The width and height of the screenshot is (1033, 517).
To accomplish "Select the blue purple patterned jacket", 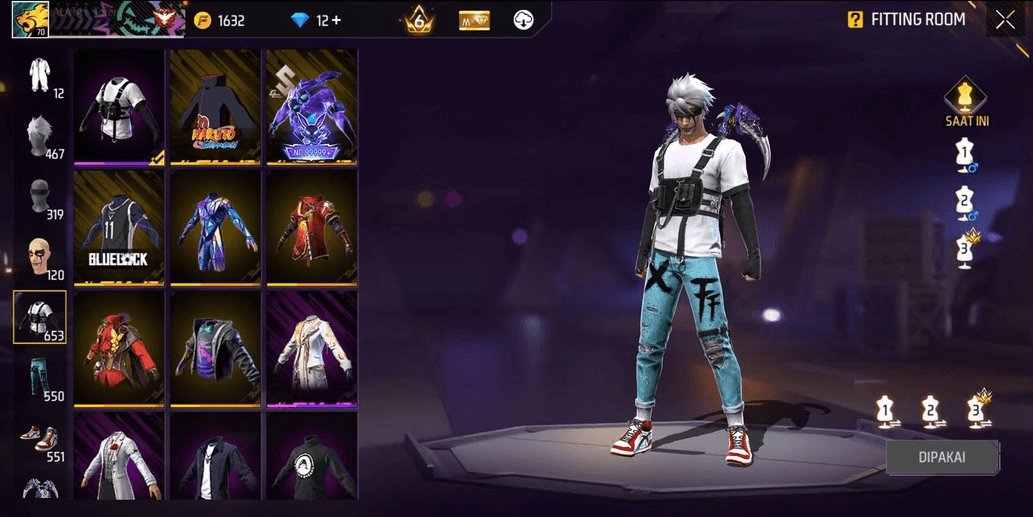I will tap(215, 228).
